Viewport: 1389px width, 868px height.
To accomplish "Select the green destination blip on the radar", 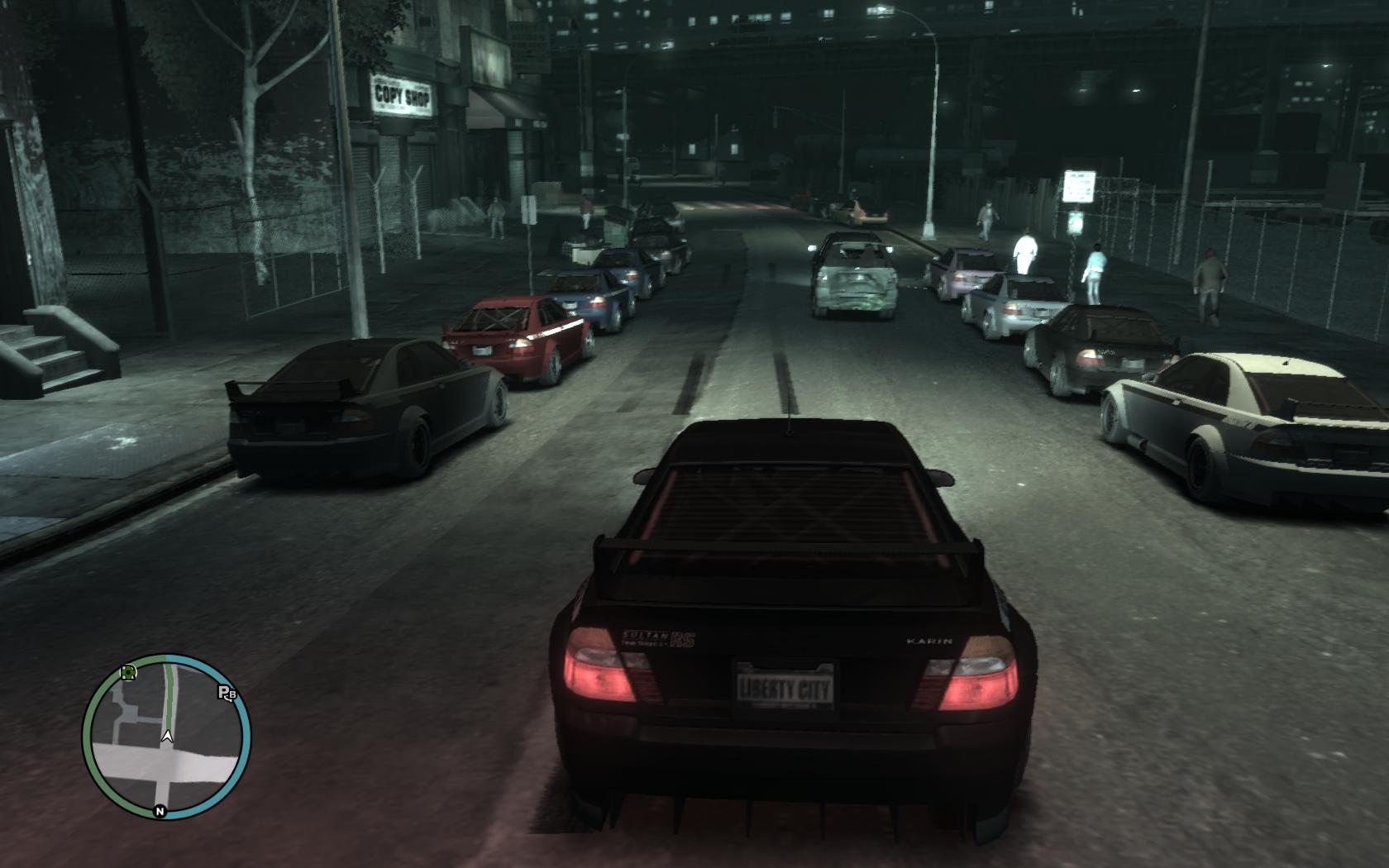I will pos(128,673).
